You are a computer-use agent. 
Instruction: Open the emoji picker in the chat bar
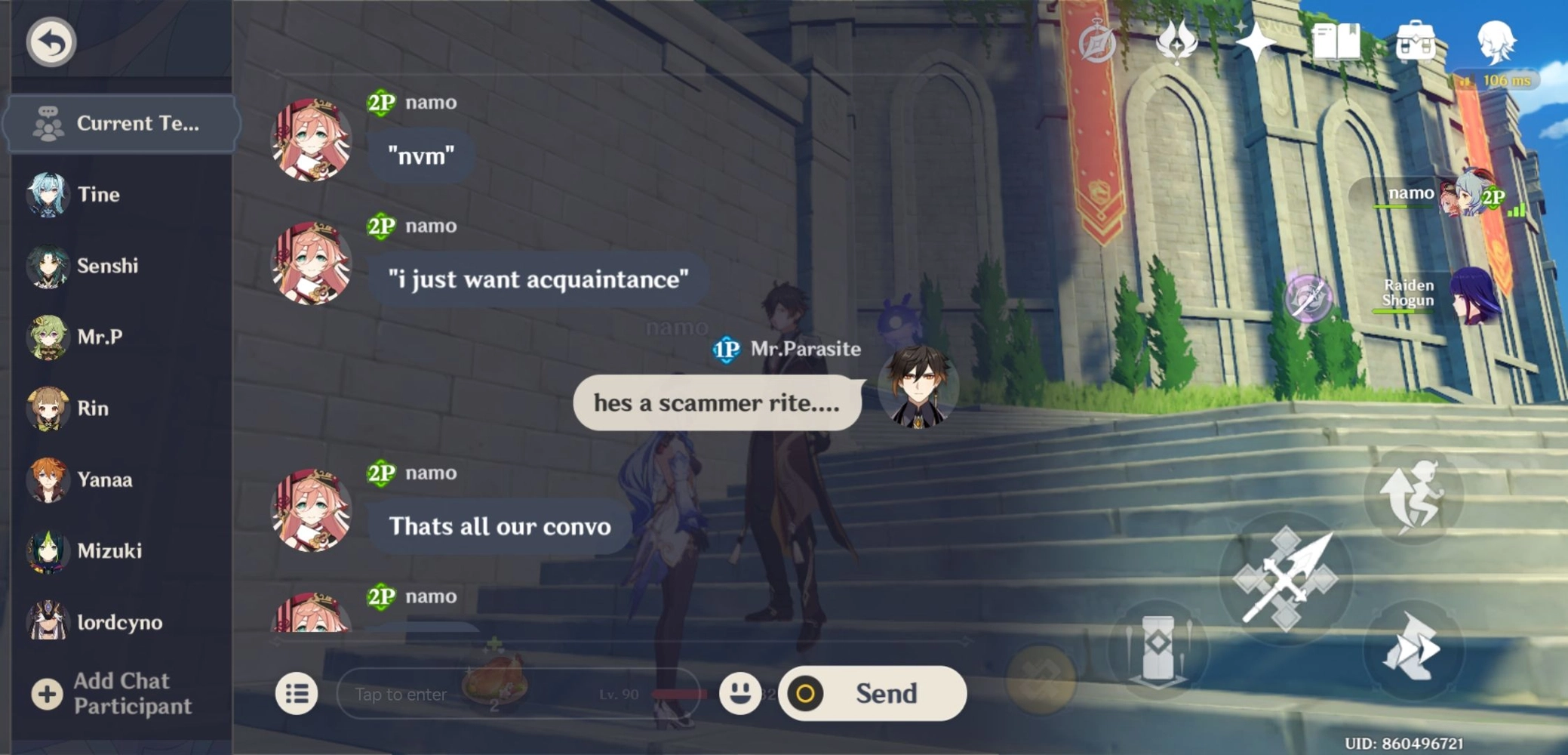(x=741, y=693)
